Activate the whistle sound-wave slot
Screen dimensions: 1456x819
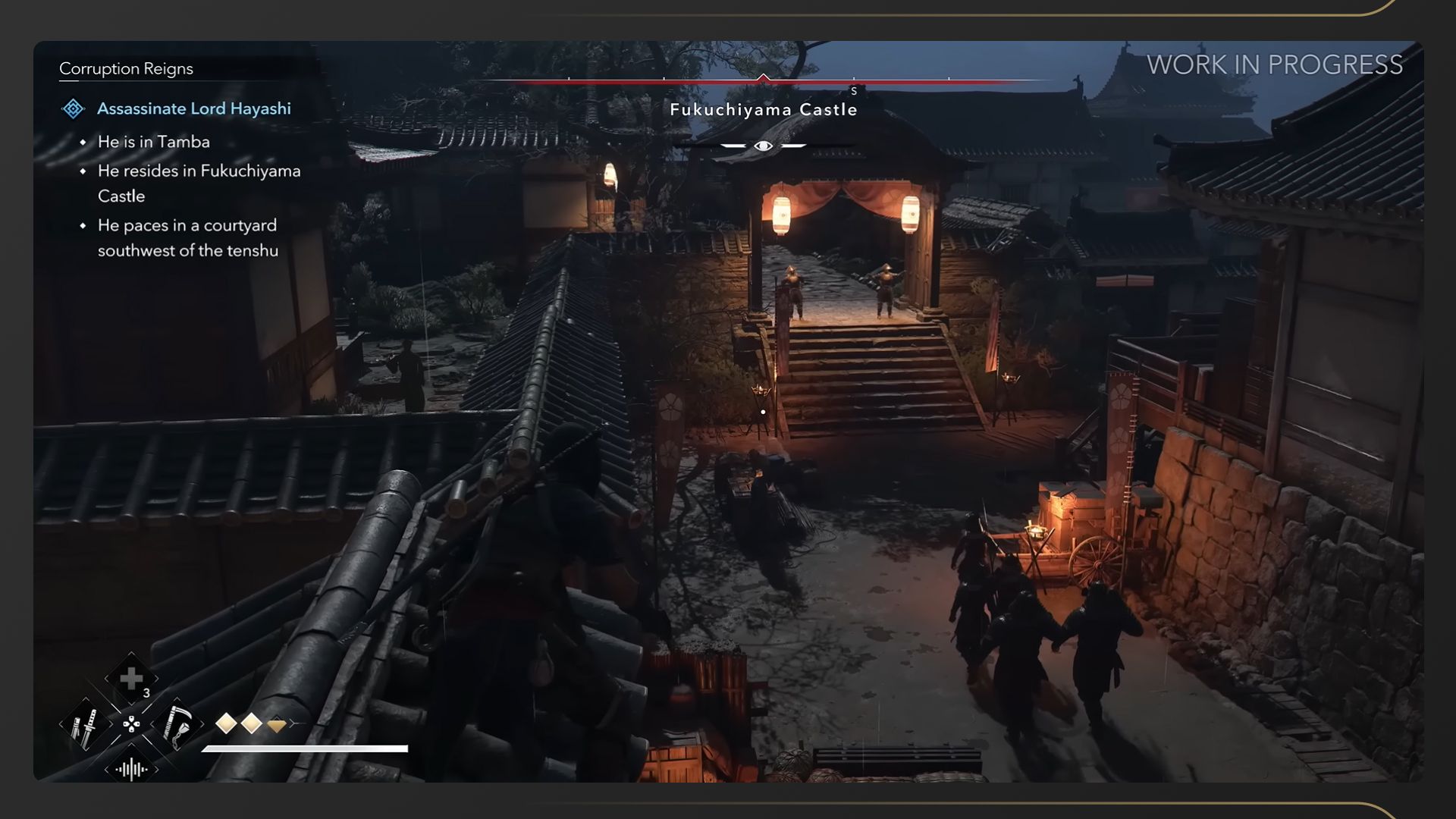[131, 770]
